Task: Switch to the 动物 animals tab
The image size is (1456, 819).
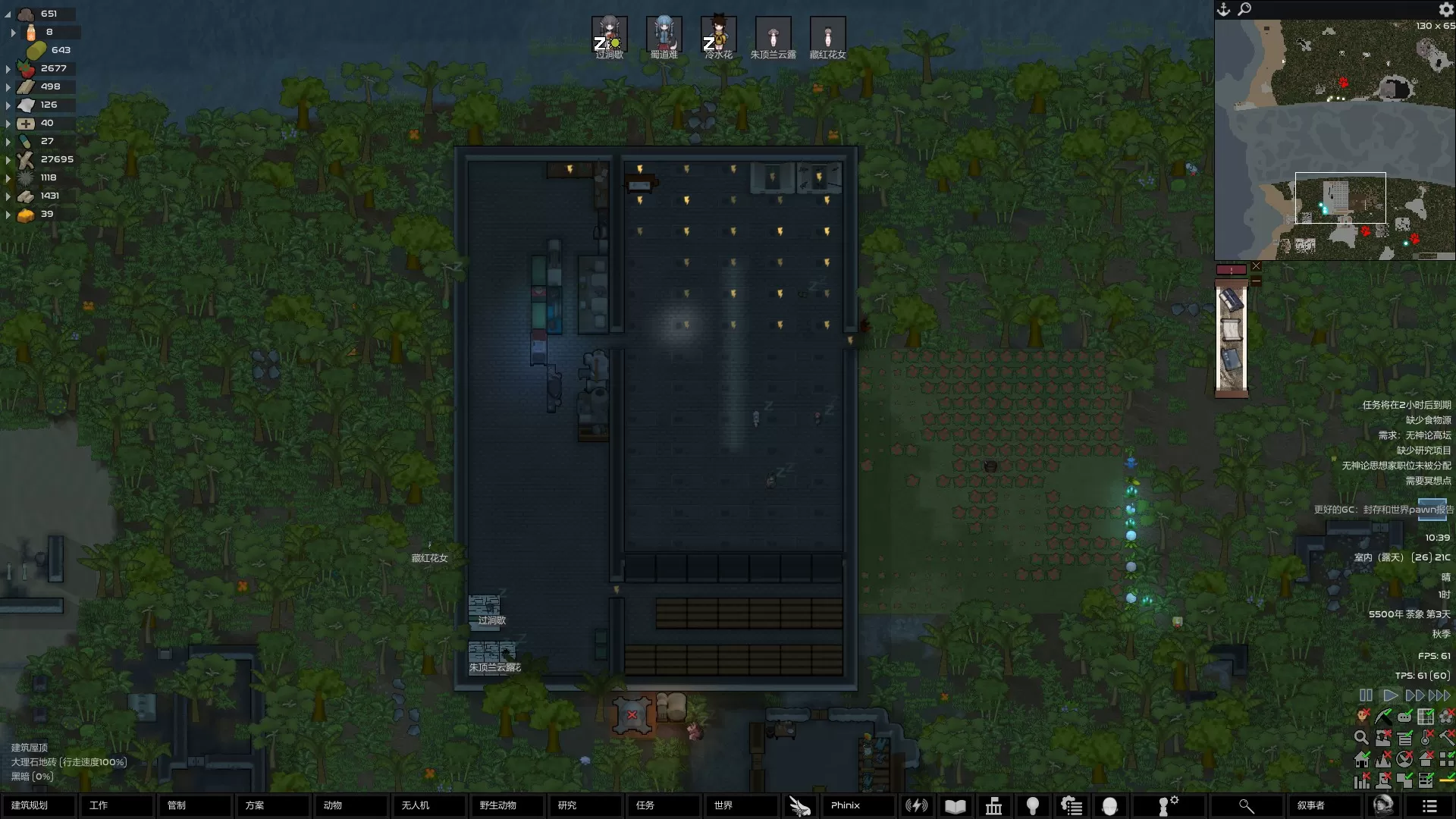Action: tap(350, 805)
